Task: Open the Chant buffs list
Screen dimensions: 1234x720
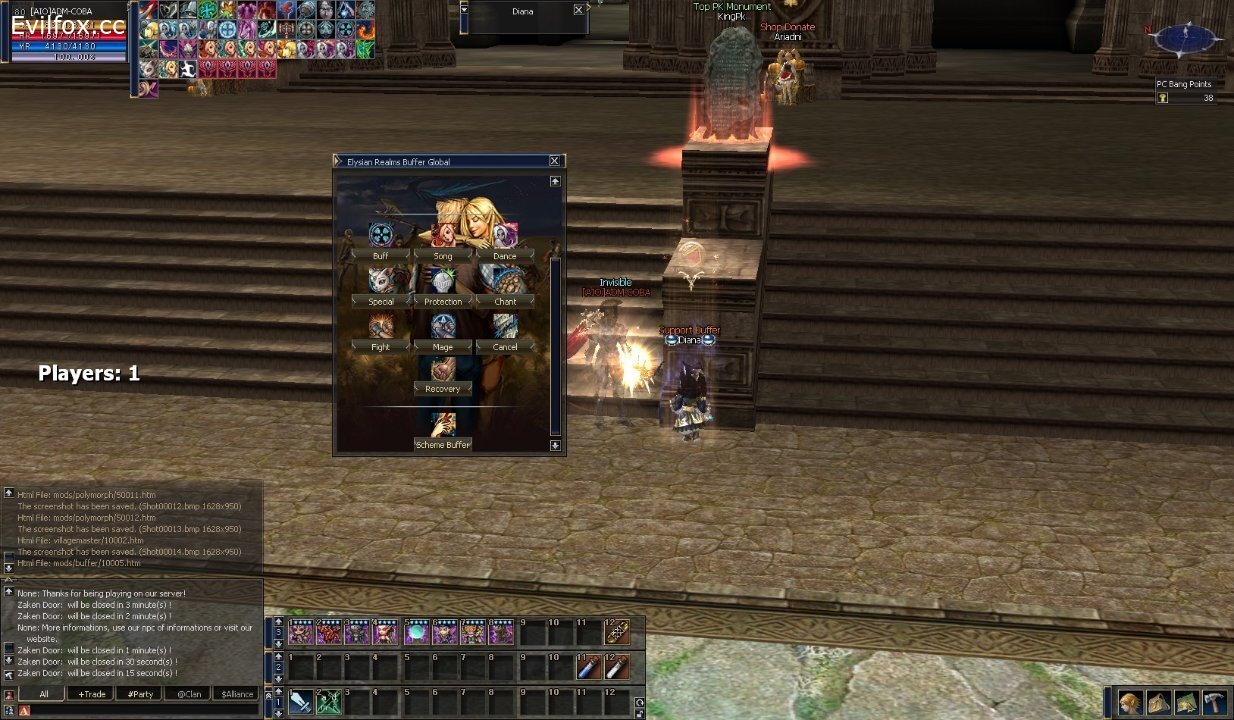Action: coord(505,301)
